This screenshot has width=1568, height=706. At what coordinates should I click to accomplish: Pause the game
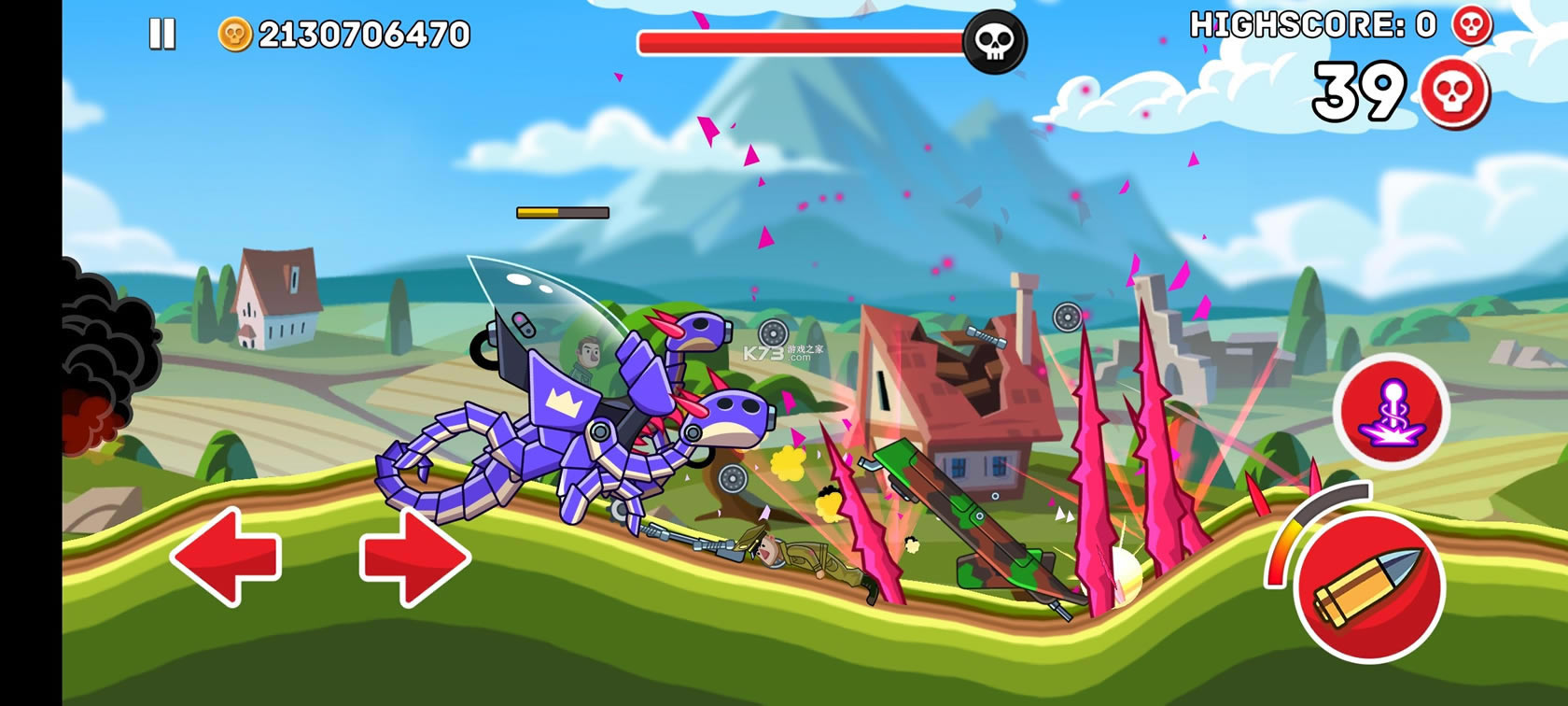coord(162,35)
